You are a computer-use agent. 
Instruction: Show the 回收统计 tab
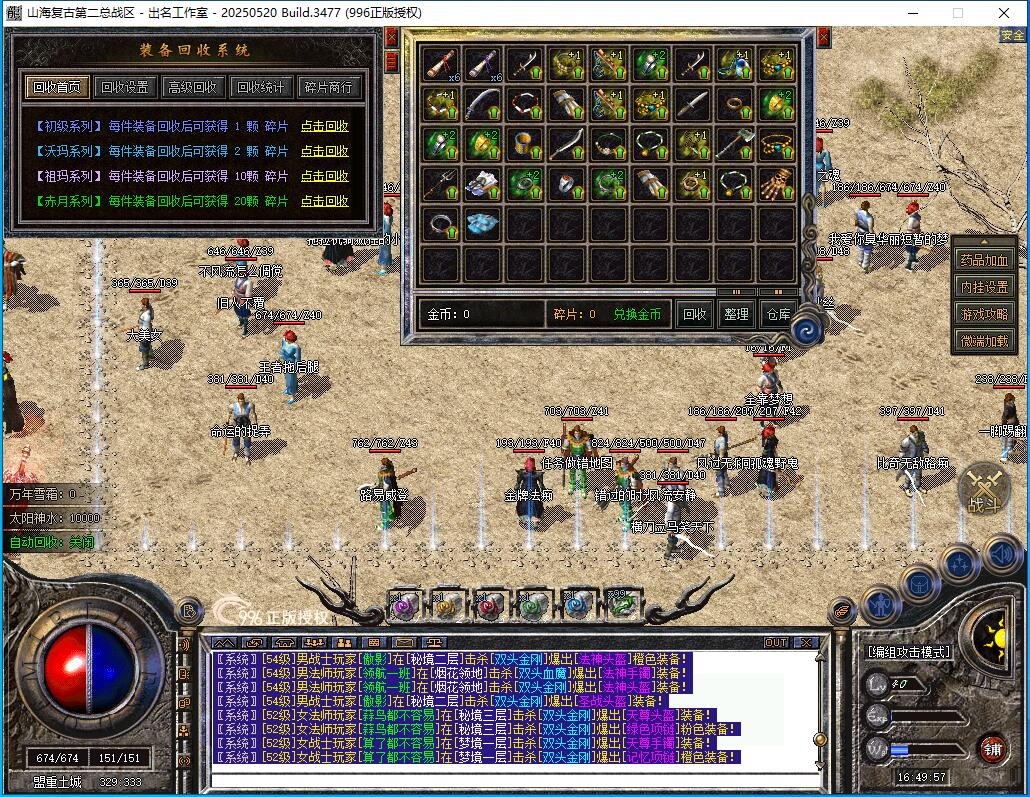tap(260, 87)
